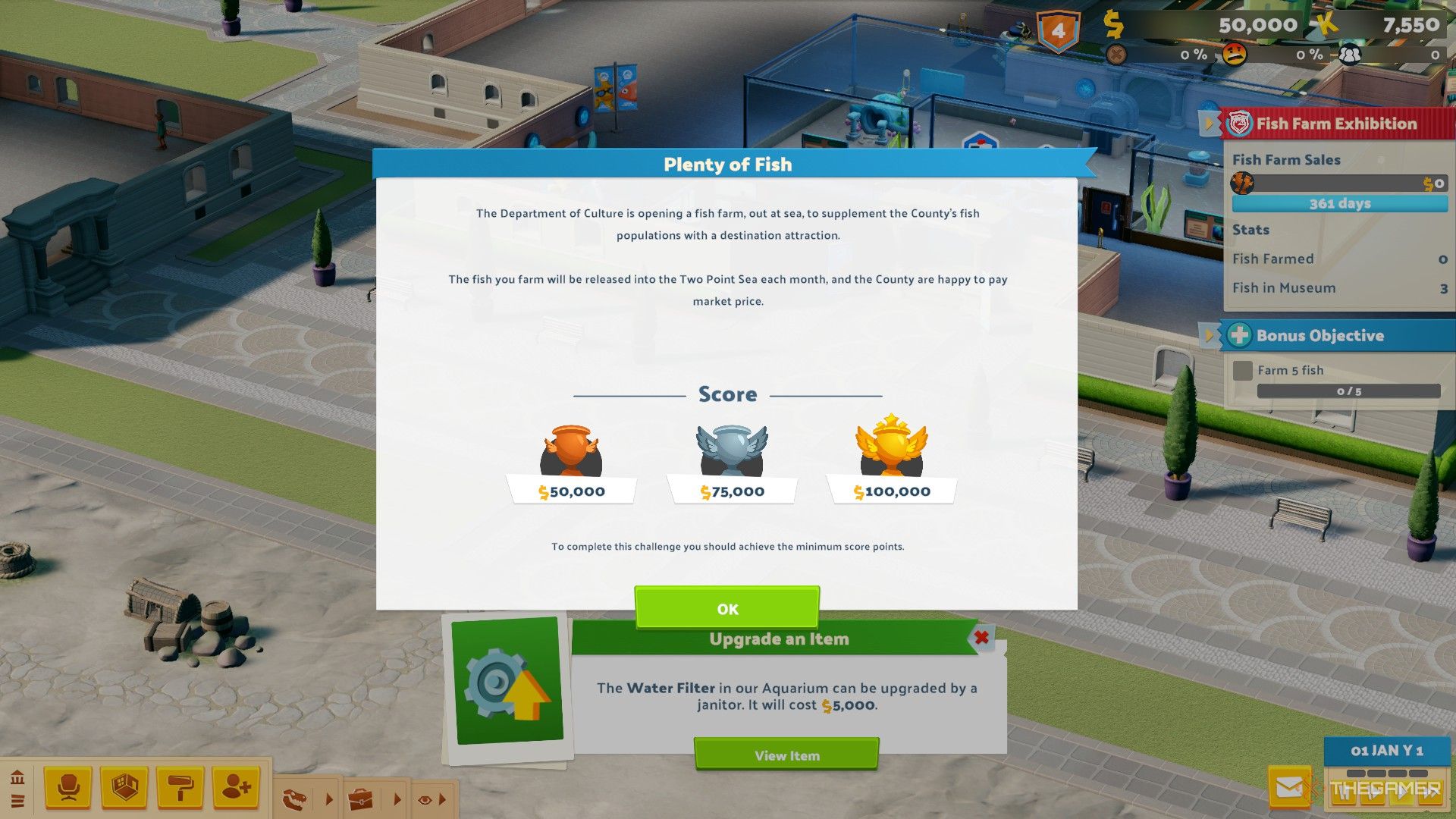This screenshot has height=819, width=1456.
Task: Click the 01 JAN Y1 date display
Action: point(1389,750)
